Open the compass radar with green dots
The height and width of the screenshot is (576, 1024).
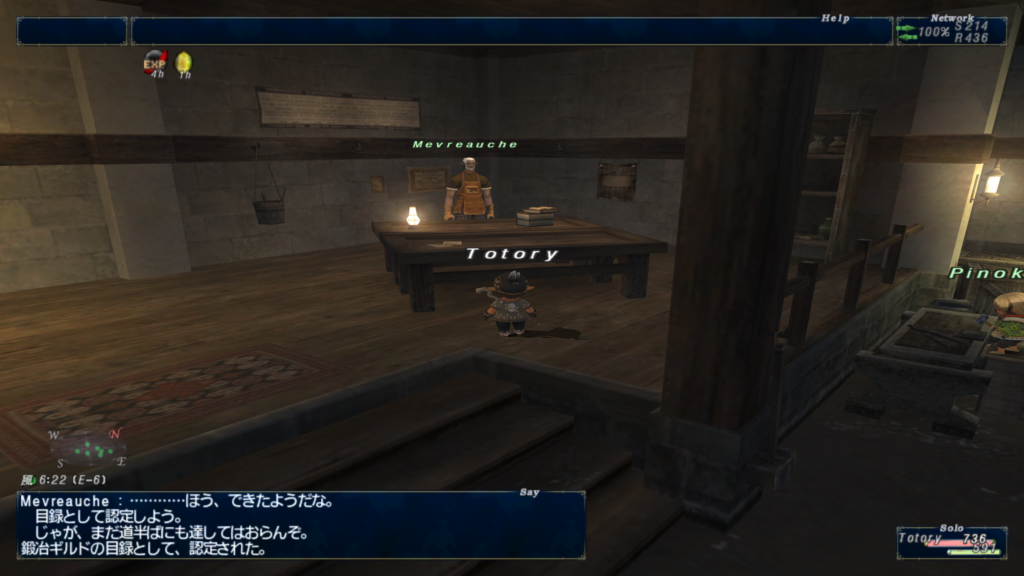86,447
